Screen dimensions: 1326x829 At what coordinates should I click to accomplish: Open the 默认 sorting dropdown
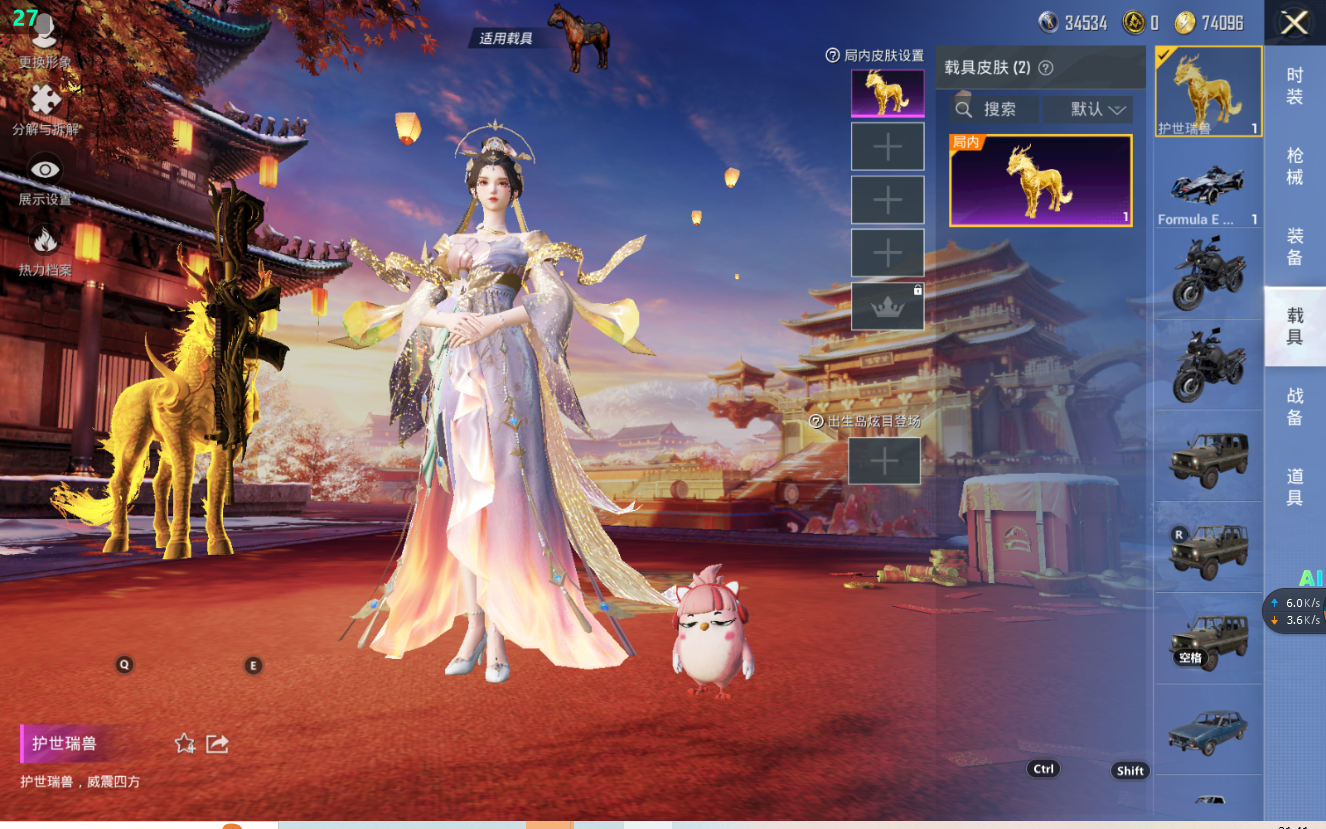point(1088,109)
